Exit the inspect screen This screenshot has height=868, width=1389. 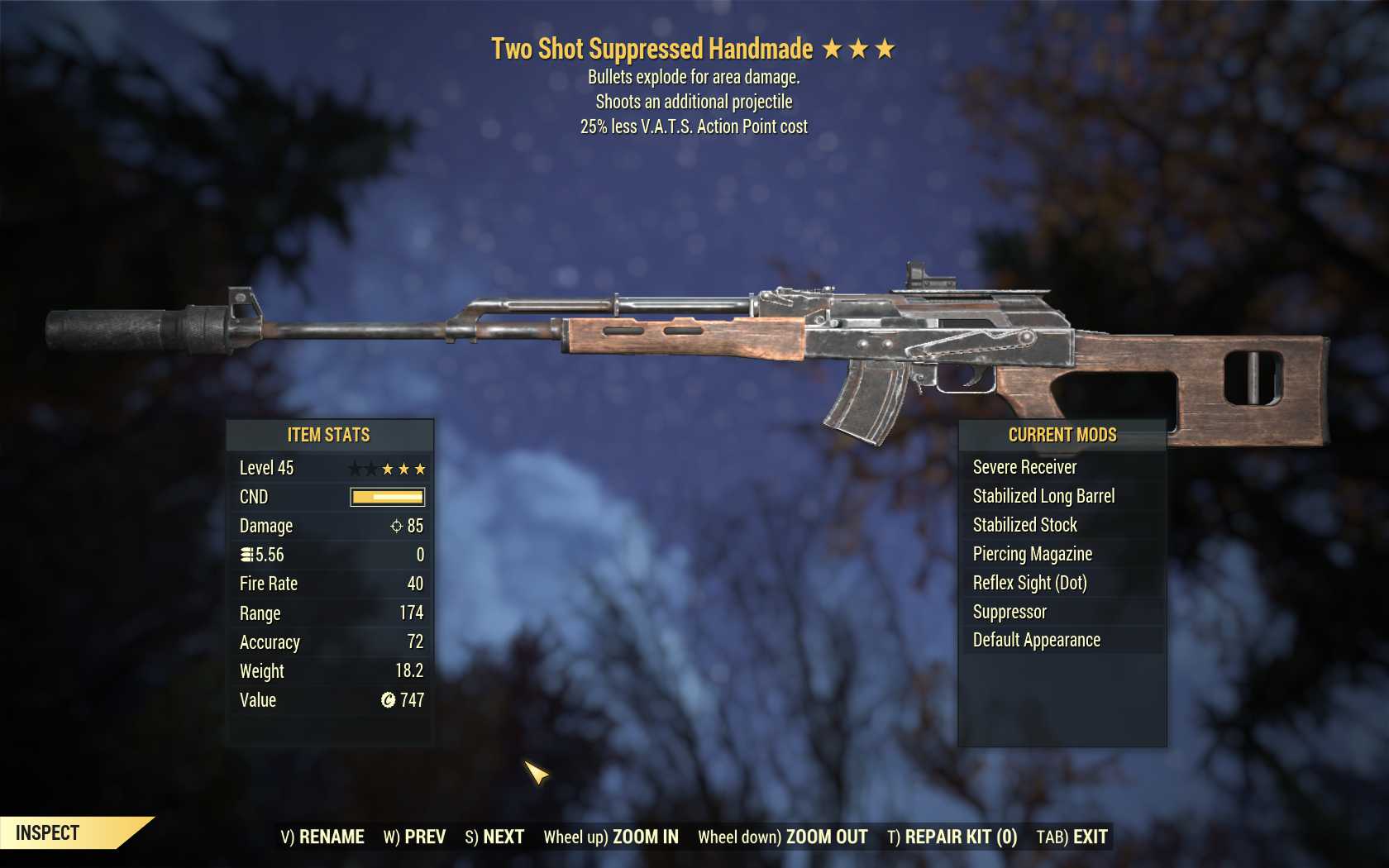pos(1072,837)
